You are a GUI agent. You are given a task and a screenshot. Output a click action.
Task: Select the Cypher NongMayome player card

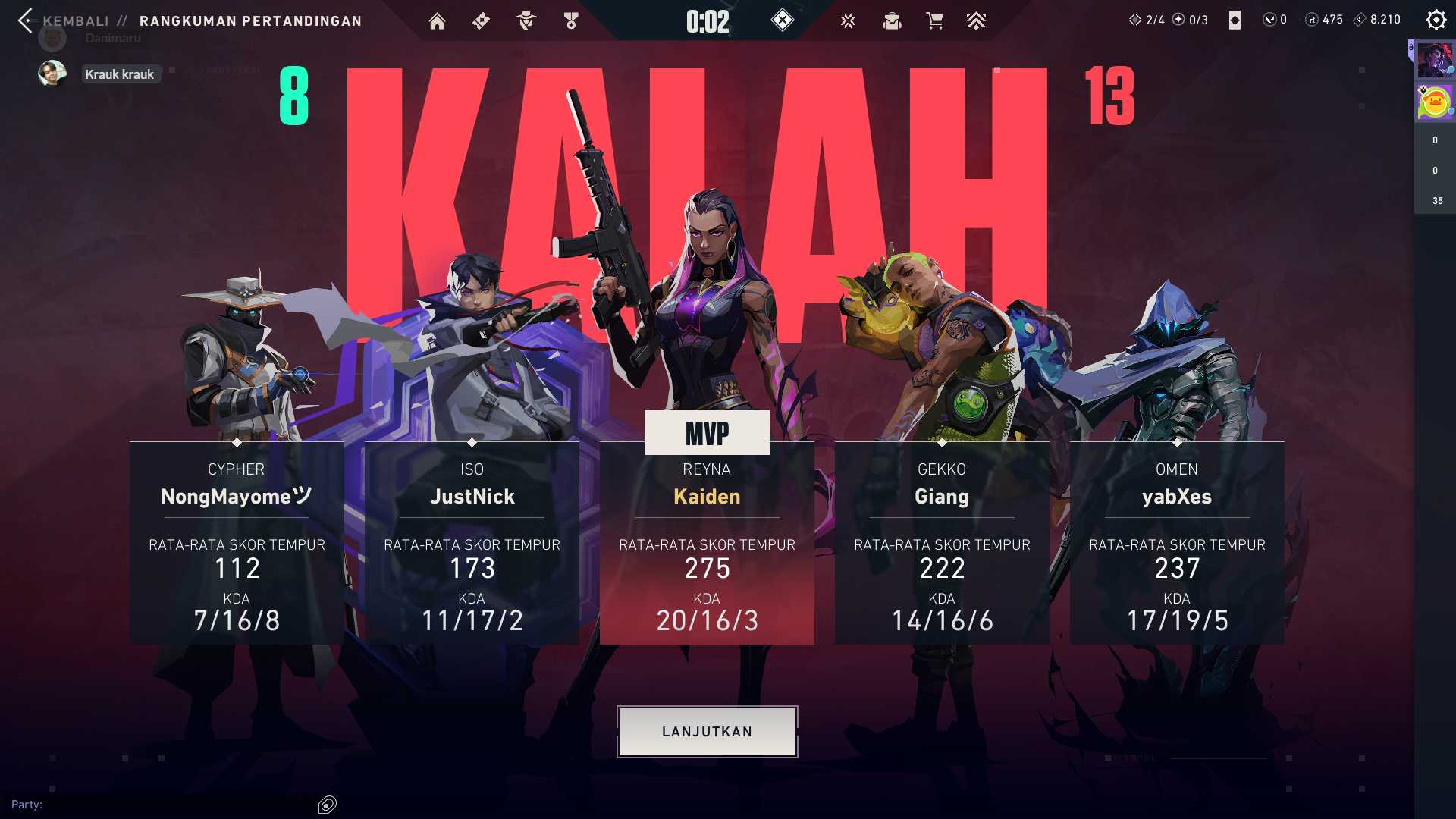click(237, 543)
